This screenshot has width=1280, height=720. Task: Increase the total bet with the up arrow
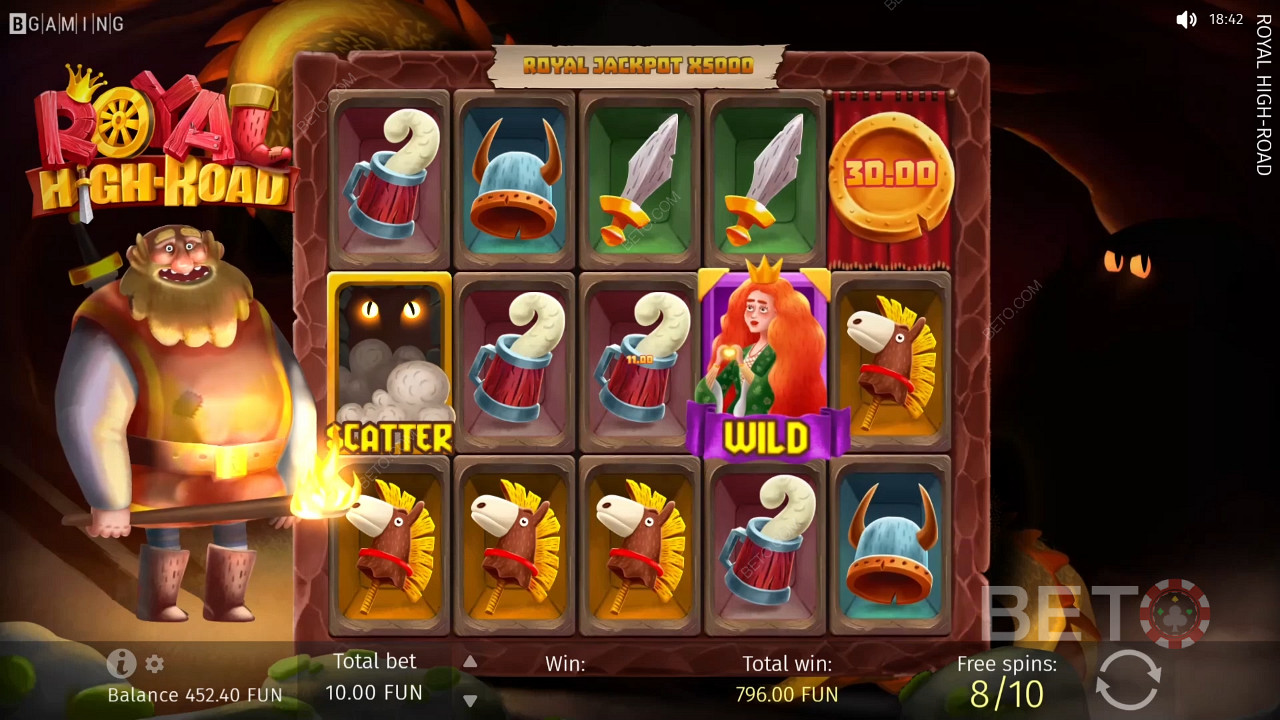click(x=470, y=662)
